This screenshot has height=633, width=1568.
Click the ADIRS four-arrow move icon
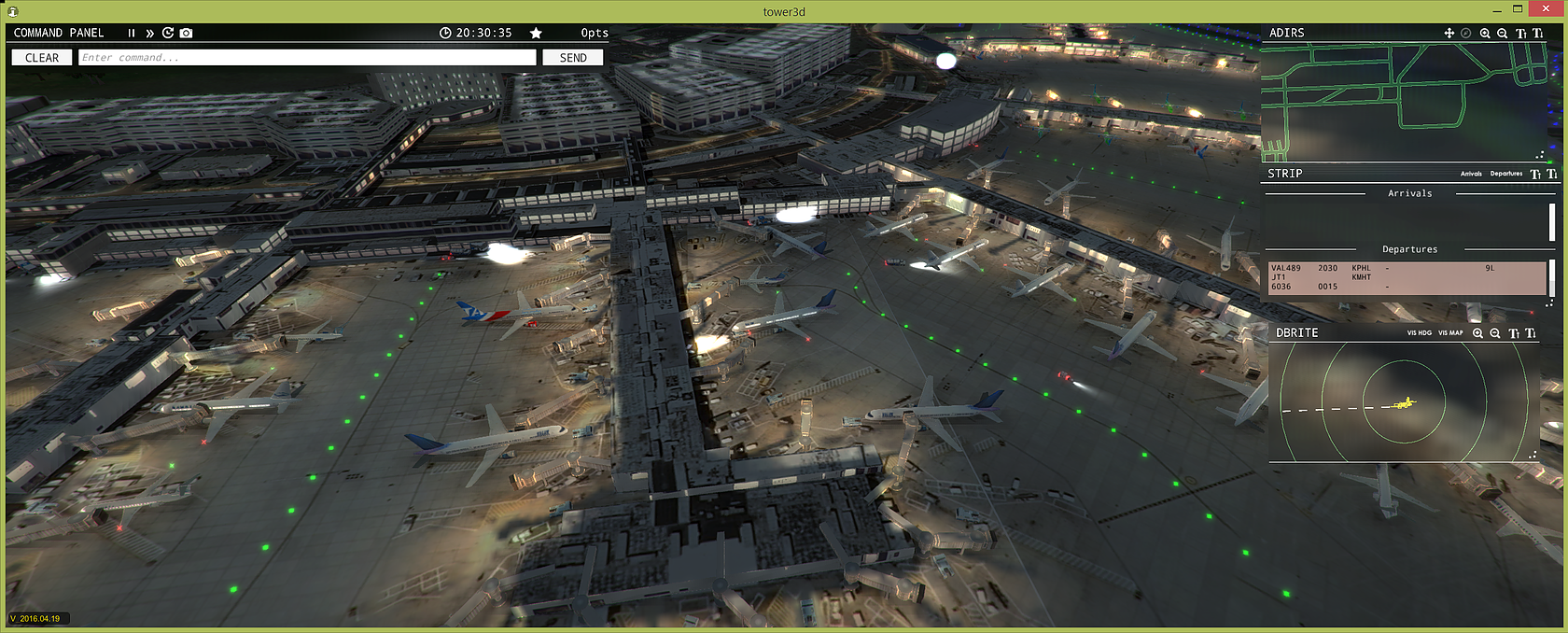click(x=1449, y=33)
